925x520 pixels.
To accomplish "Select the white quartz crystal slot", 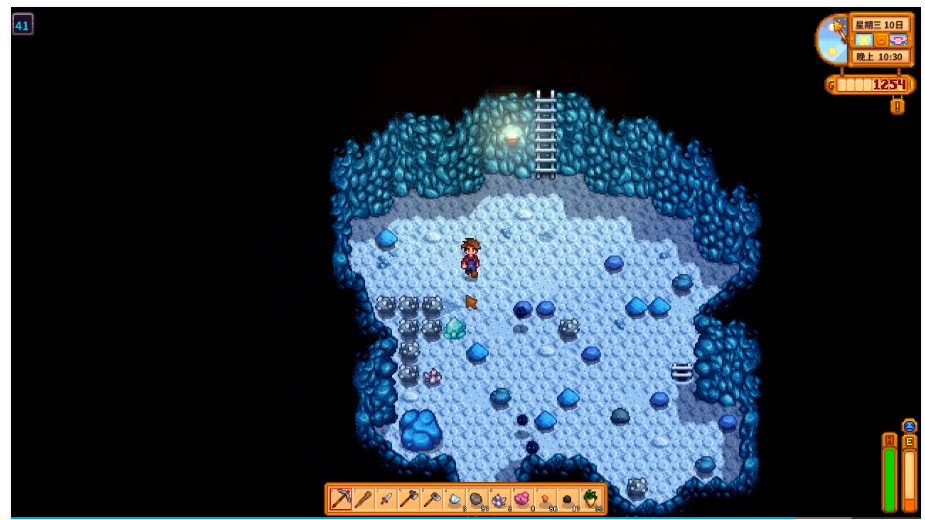I will coord(455,498).
